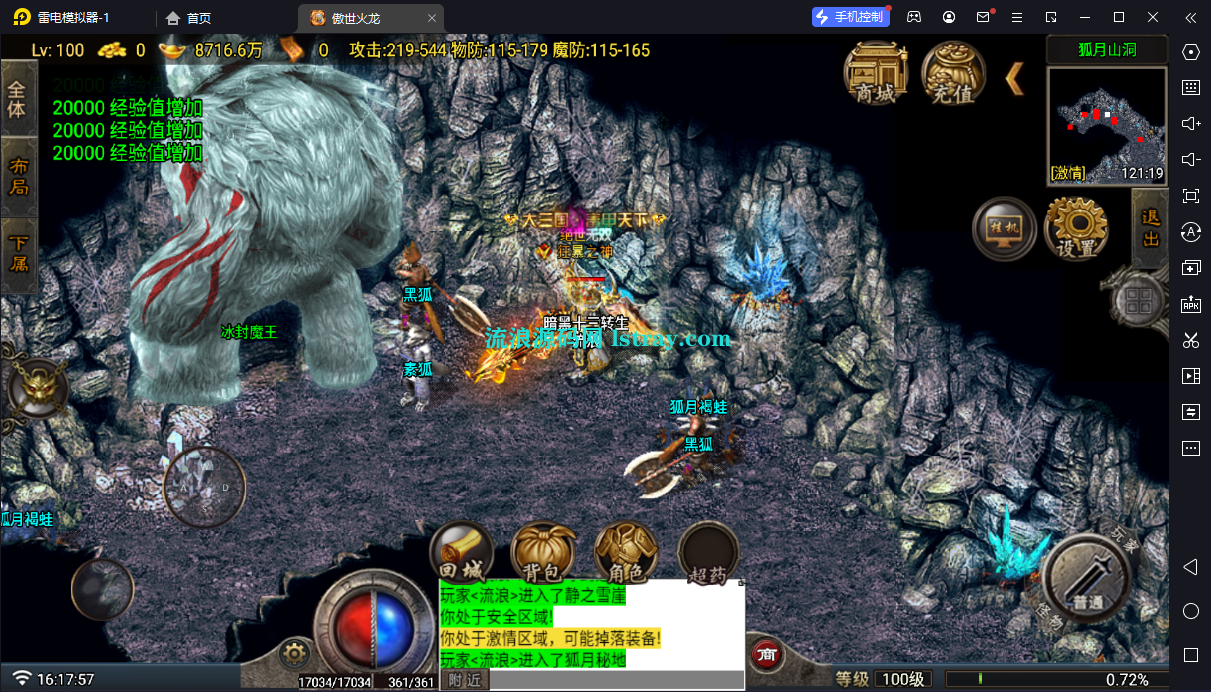Open the 充值 recharge menu
The image size is (1211, 692).
click(x=953, y=72)
